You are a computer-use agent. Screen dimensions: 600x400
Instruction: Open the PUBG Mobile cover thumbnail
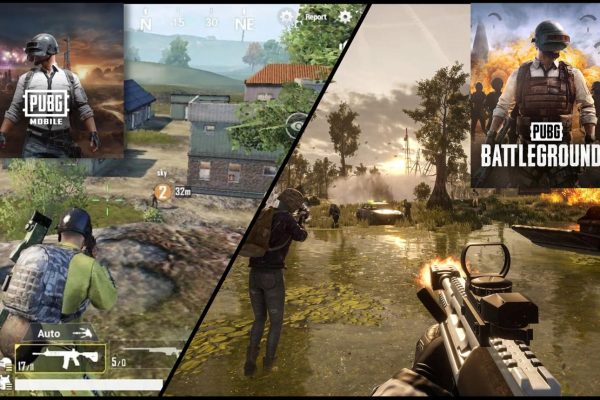tap(61, 80)
